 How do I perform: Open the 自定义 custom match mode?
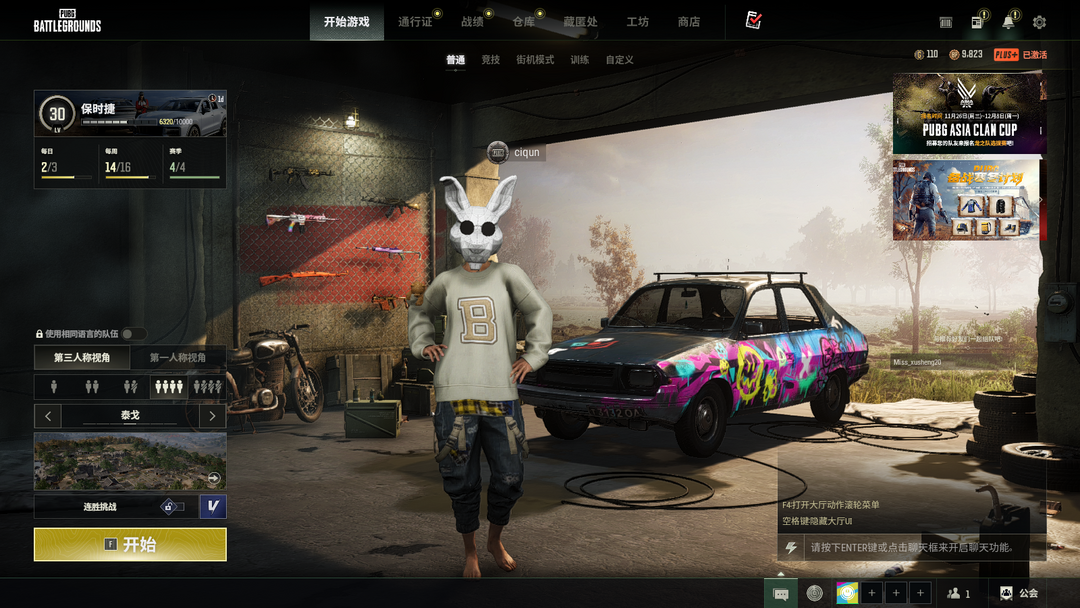tap(619, 60)
